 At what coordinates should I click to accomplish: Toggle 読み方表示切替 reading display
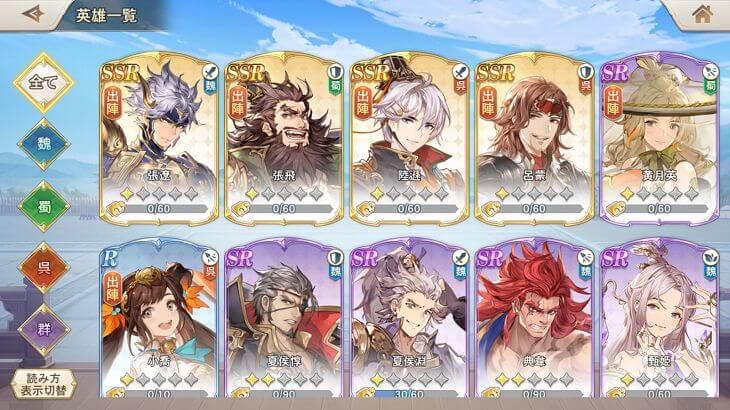(x=44, y=386)
